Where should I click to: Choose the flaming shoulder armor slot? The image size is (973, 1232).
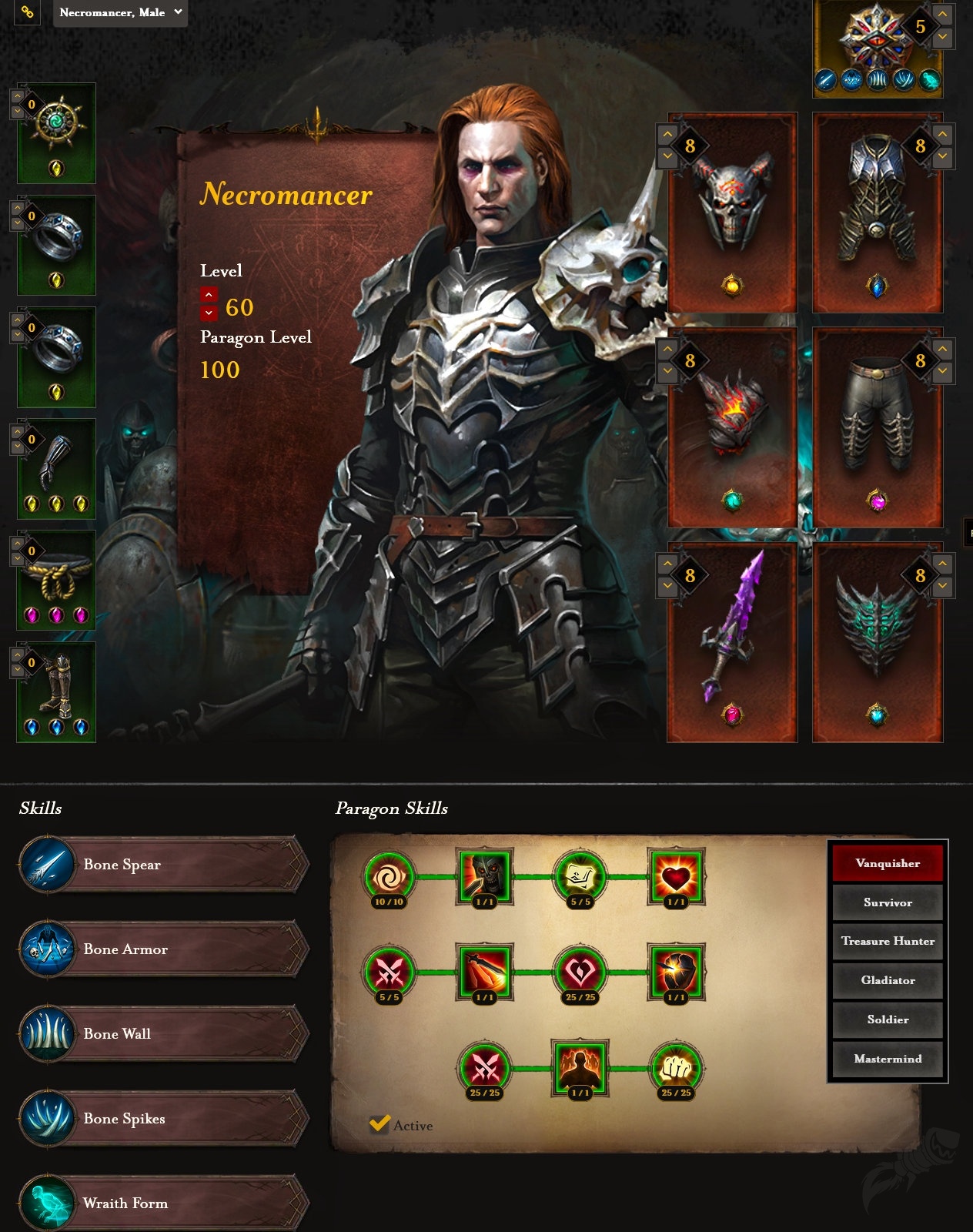click(x=731, y=427)
